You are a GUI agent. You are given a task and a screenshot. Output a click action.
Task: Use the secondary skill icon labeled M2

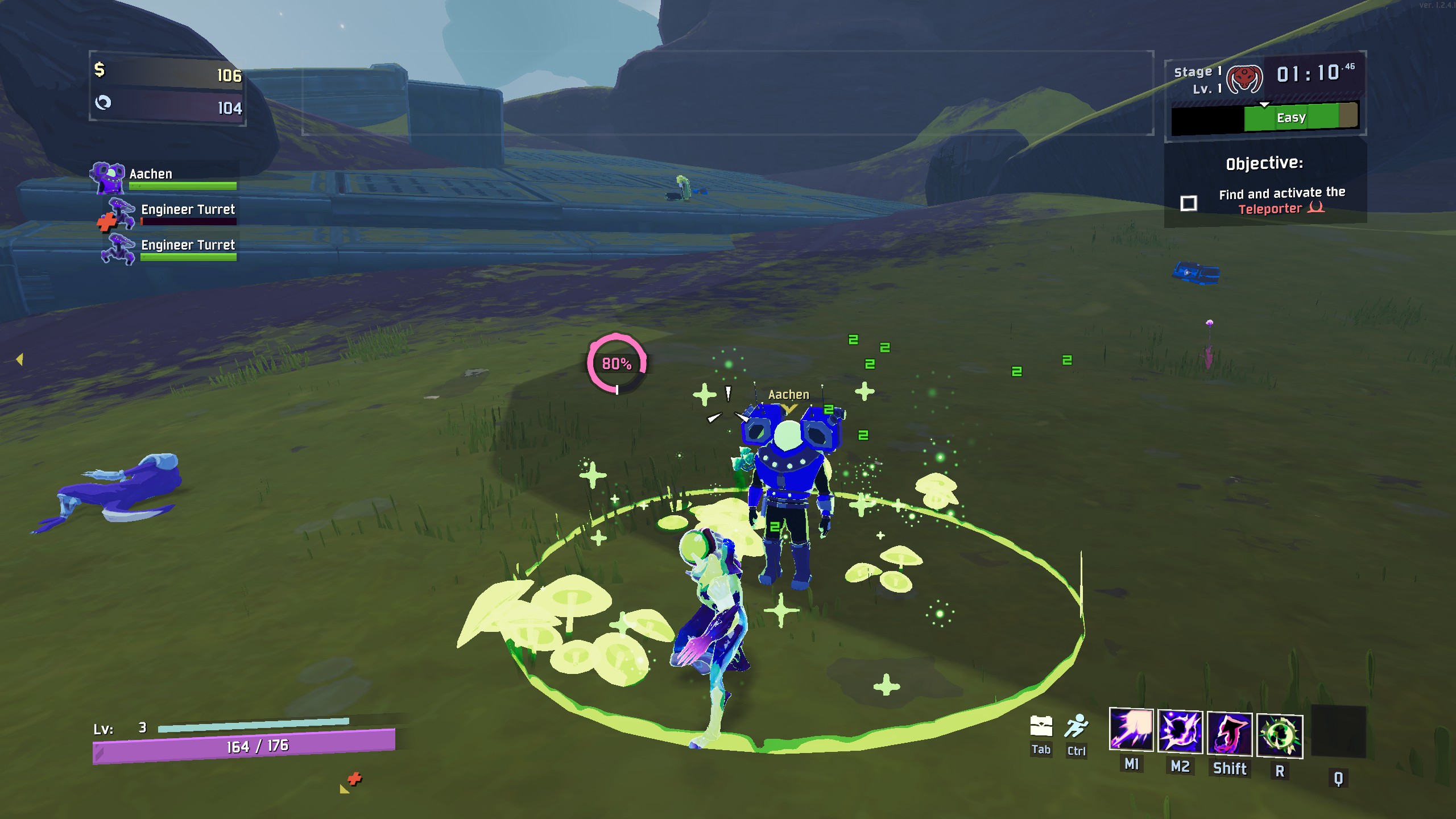point(1180,733)
